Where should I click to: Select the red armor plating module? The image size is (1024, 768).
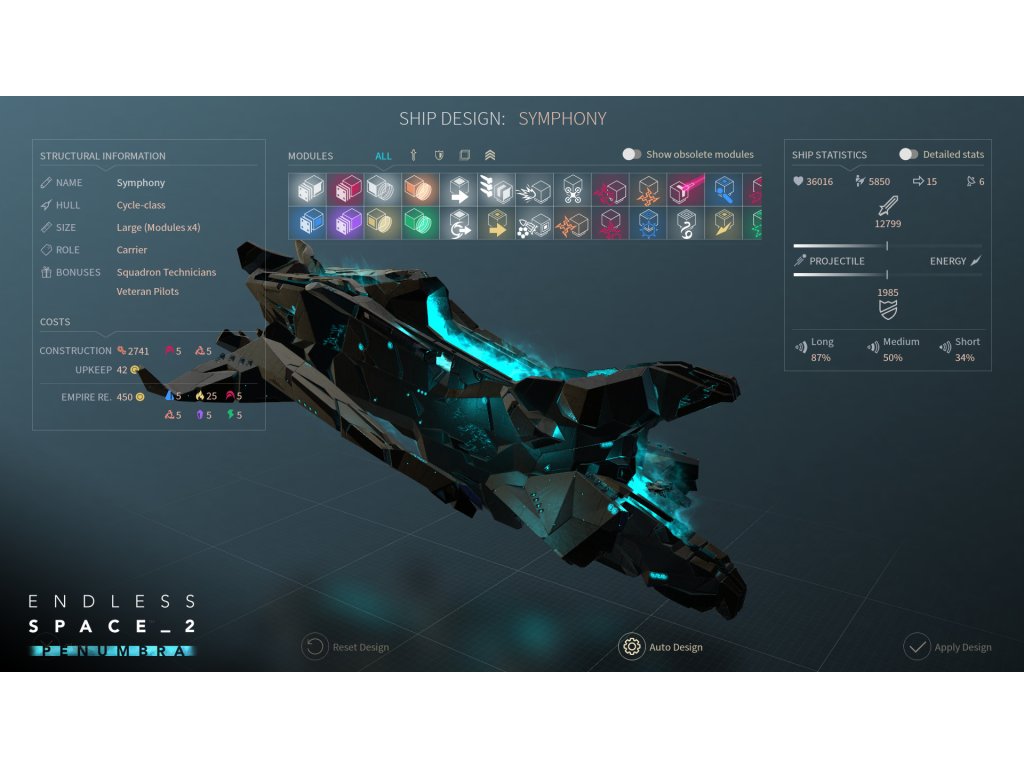pyautogui.click(x=347, y=189)
